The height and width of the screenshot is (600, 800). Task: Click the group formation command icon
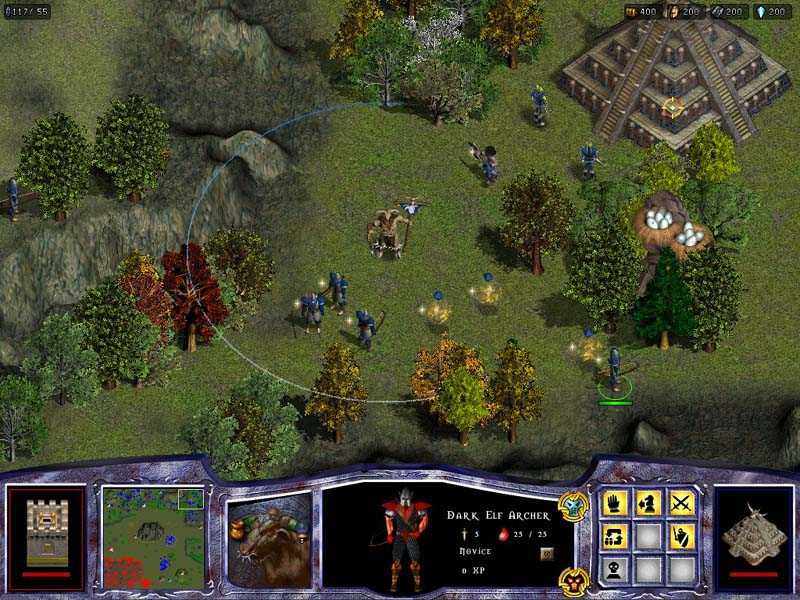(x=614, y=536)
